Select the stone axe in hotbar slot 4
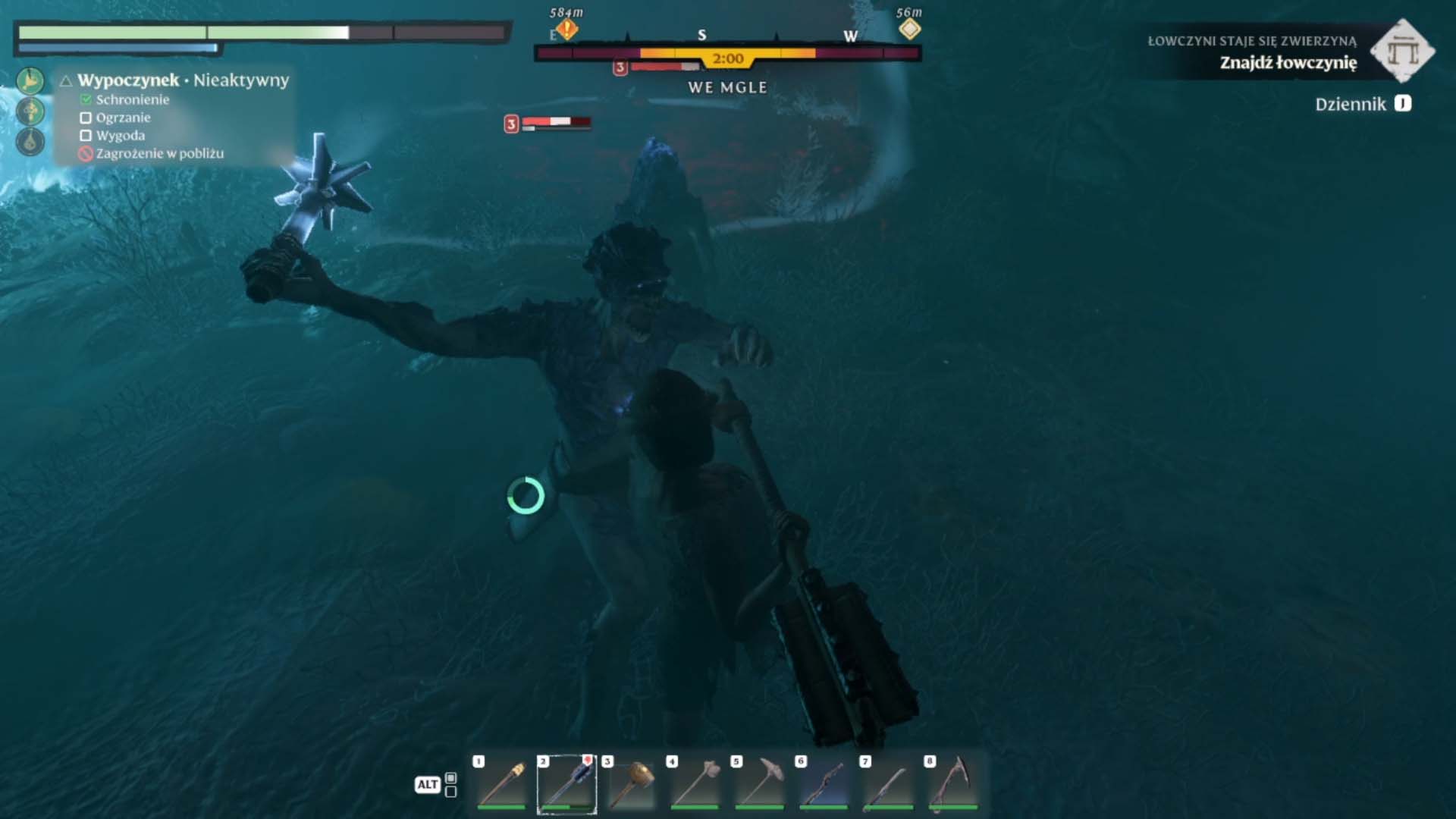Screen dimensions: 1456x819 695,784
